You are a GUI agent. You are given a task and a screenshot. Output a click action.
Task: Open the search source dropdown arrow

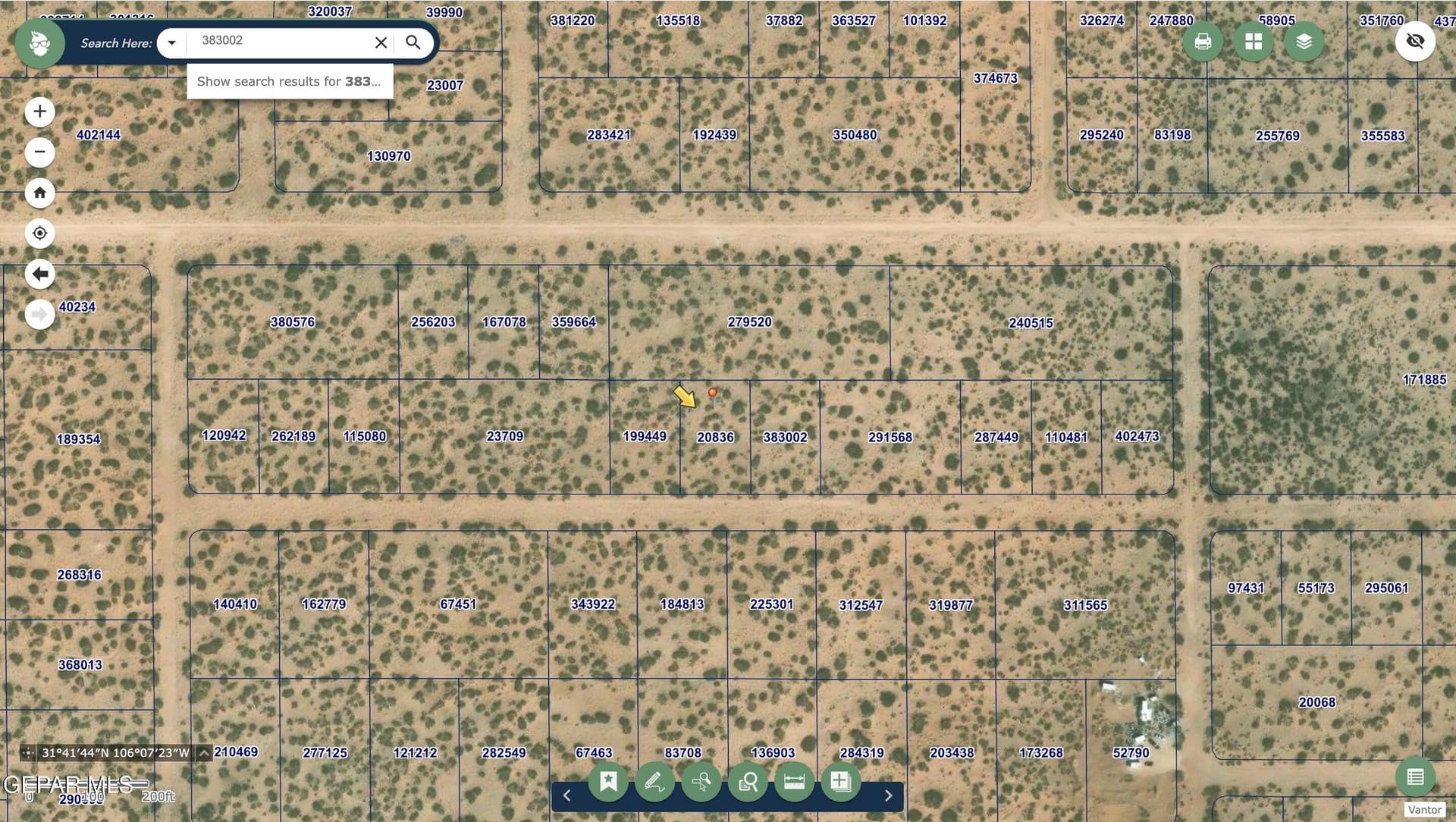pyautogui.click(x=172, y=42)
